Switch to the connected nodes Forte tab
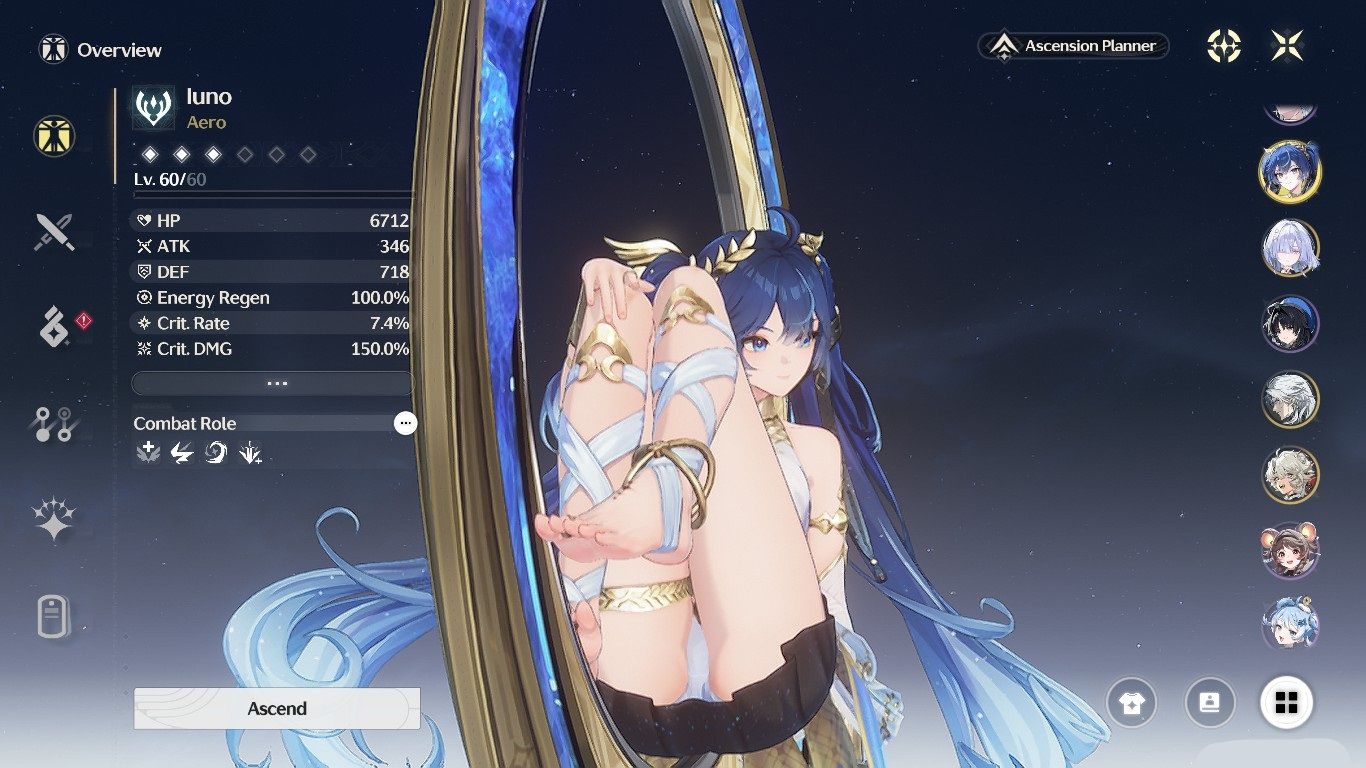The width and height of the screenshot is (1366, 768). (54, 424)
